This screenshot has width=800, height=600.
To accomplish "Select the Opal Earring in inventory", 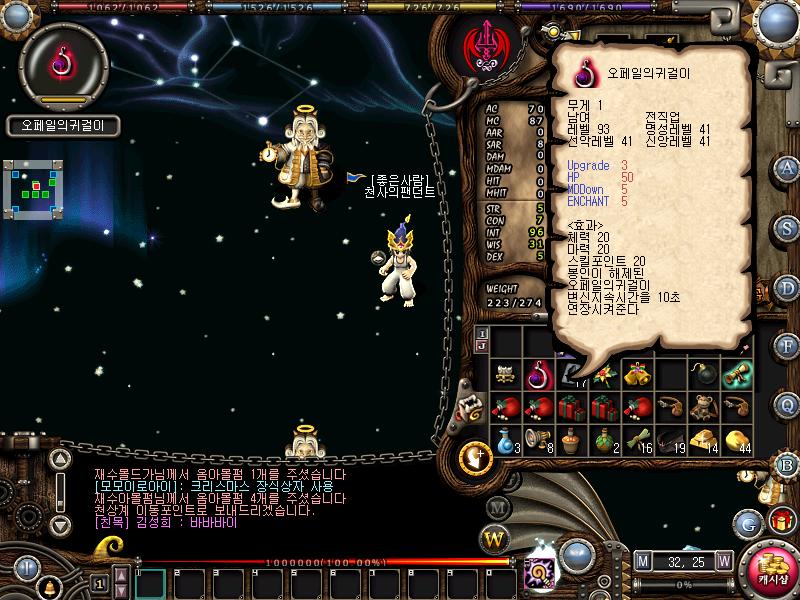I will point(540,375).
